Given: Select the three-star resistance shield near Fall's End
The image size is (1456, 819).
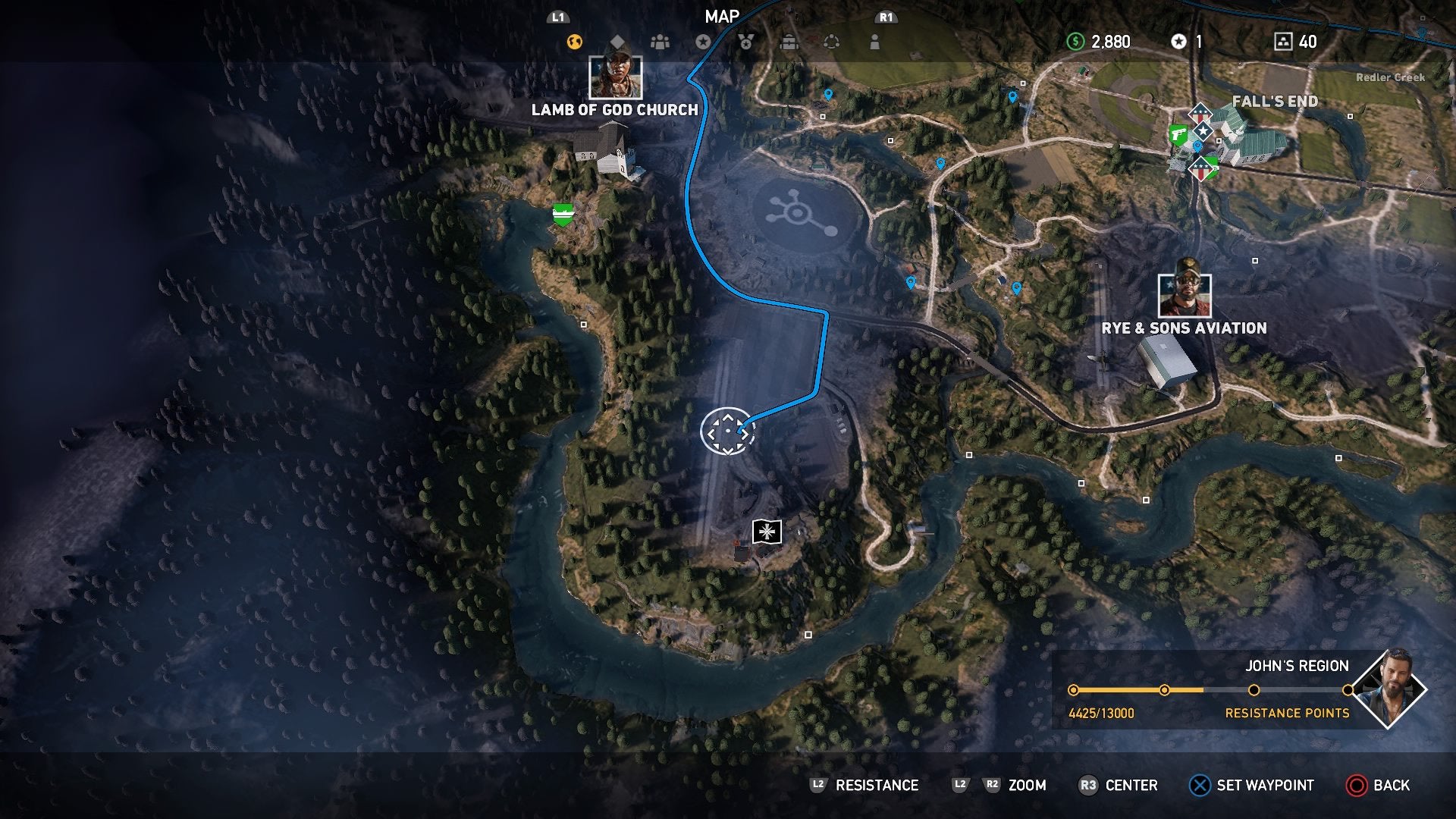Looking at the screenshot, I should click(x=1200, y=112).
